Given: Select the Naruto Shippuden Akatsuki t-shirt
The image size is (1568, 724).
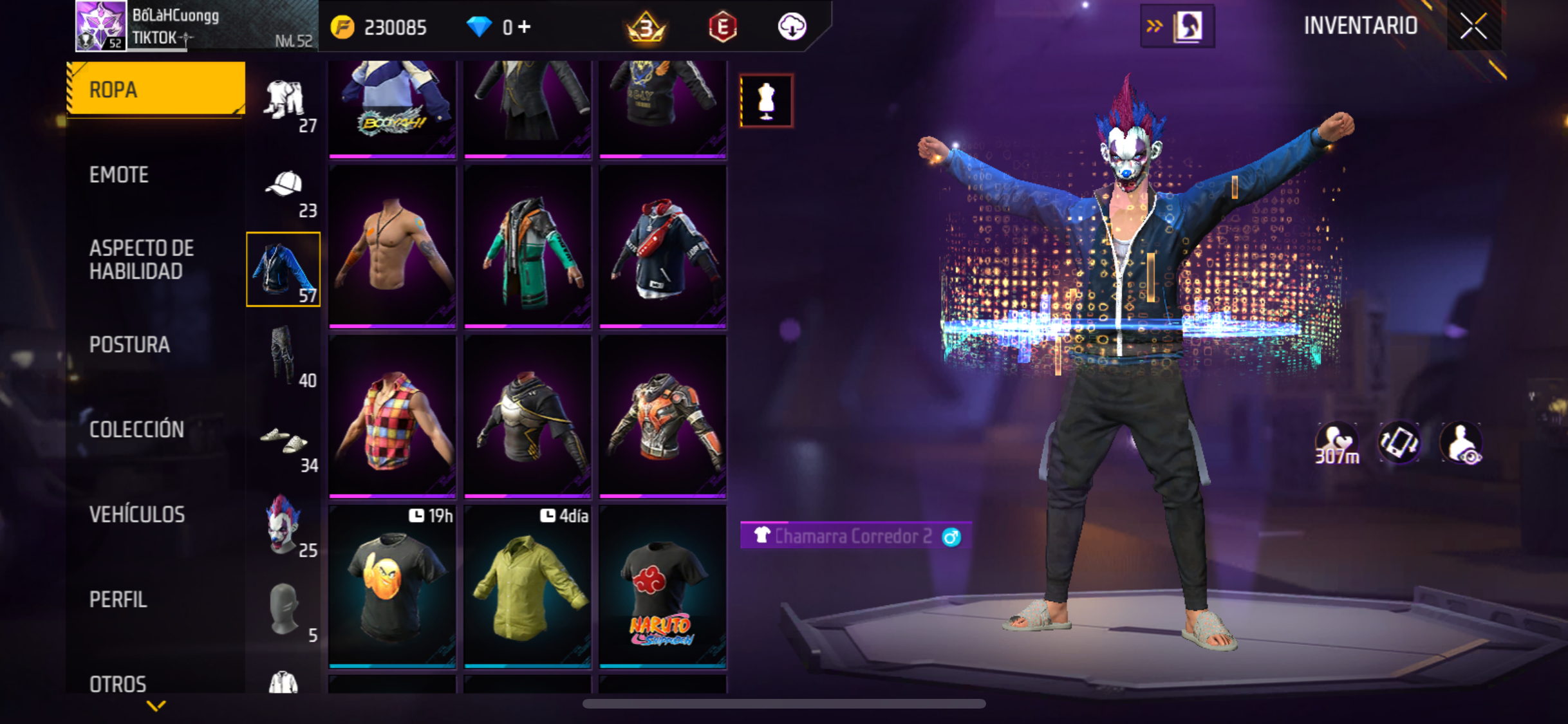Looking at the screenshot, I should coord(662,586).
